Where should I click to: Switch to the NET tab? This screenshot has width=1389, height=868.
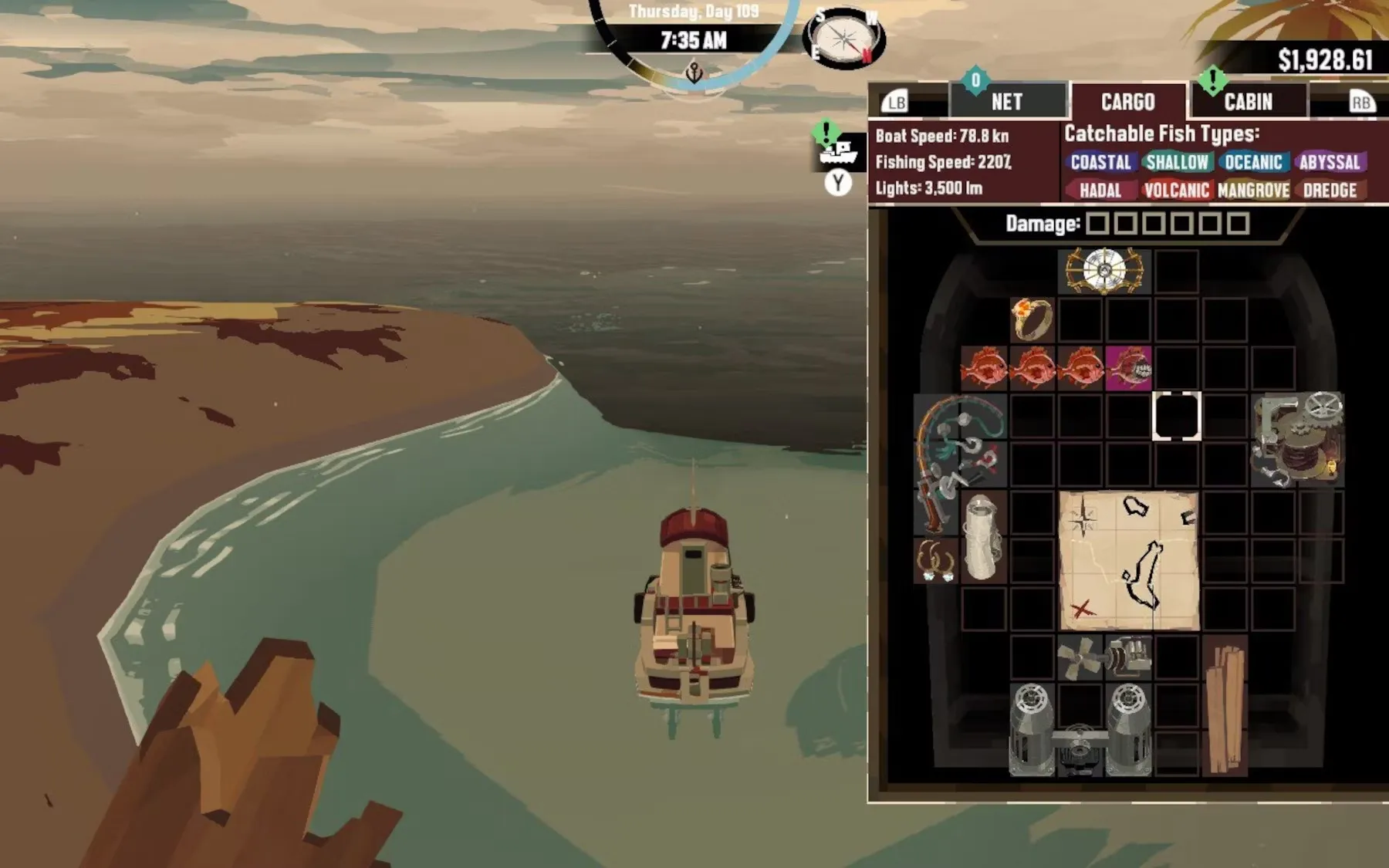(x=1007, y=102)
